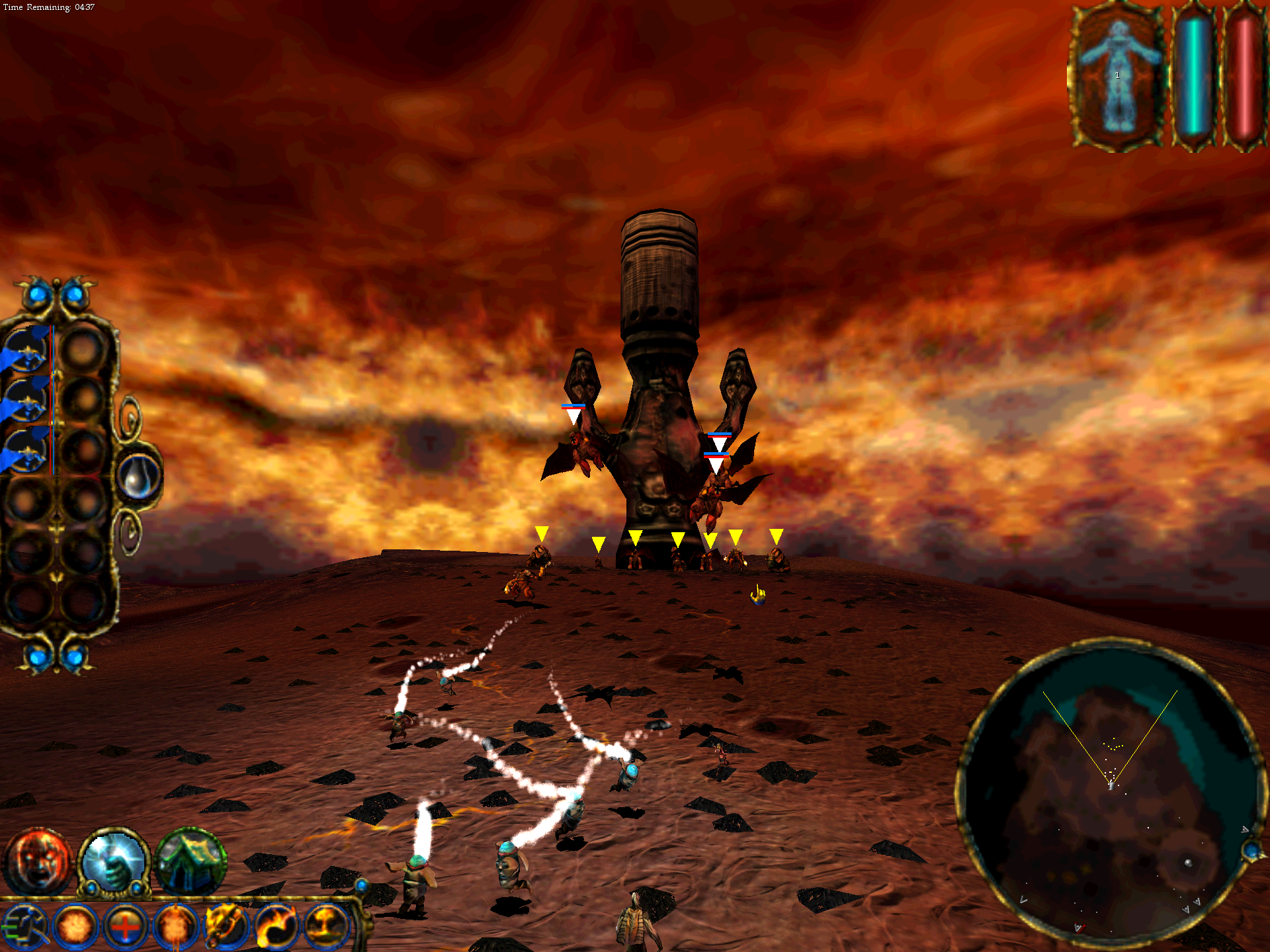
Task: Select the blue wizard portrait panel
Action: click(1117, 76)
